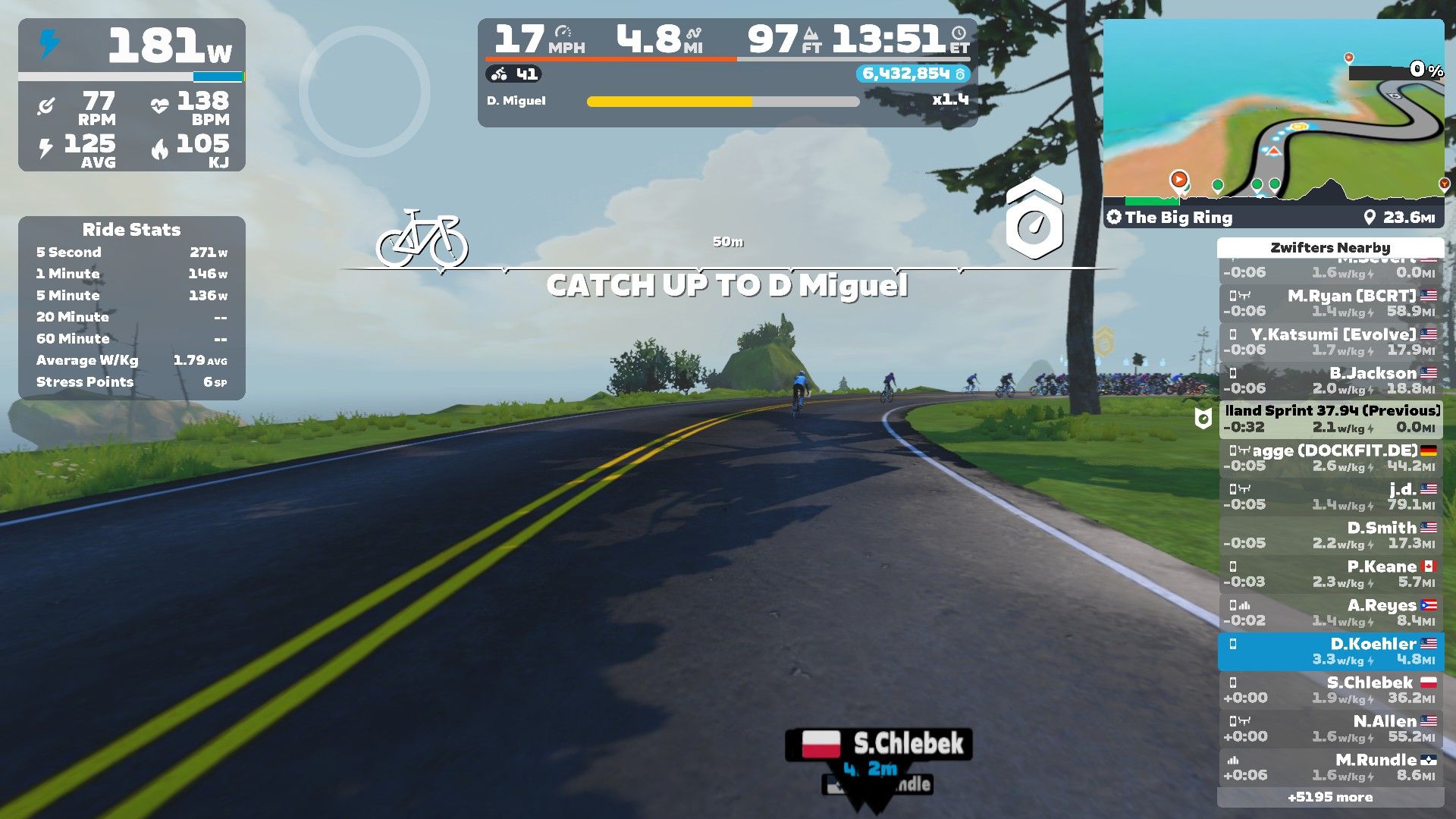Select the D. Miguel pace partner bar
Image resolution: width=1456 pixels, height=819 pixels.
(723, 101)
